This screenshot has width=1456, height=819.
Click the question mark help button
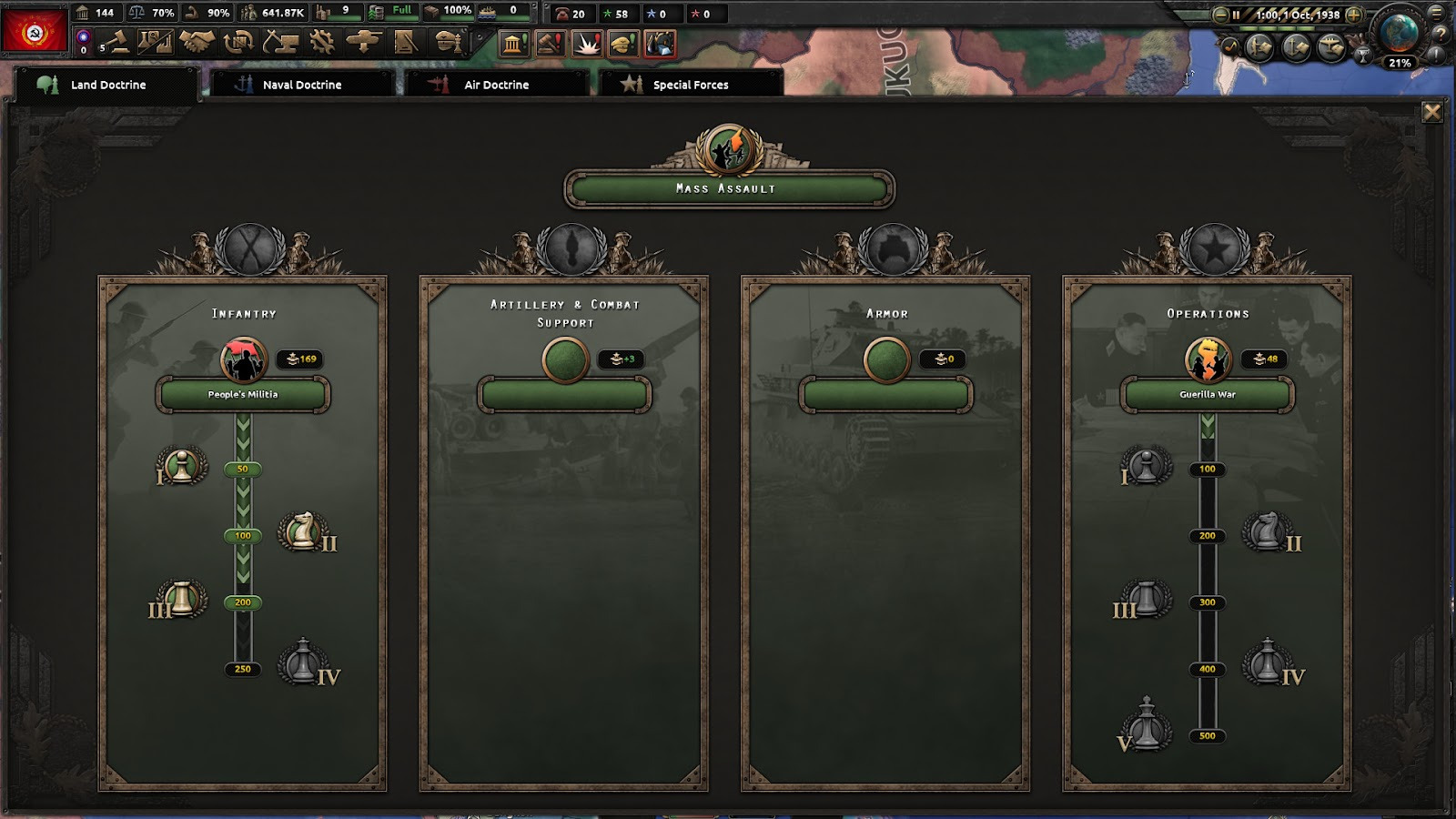tap(1441, 34)
